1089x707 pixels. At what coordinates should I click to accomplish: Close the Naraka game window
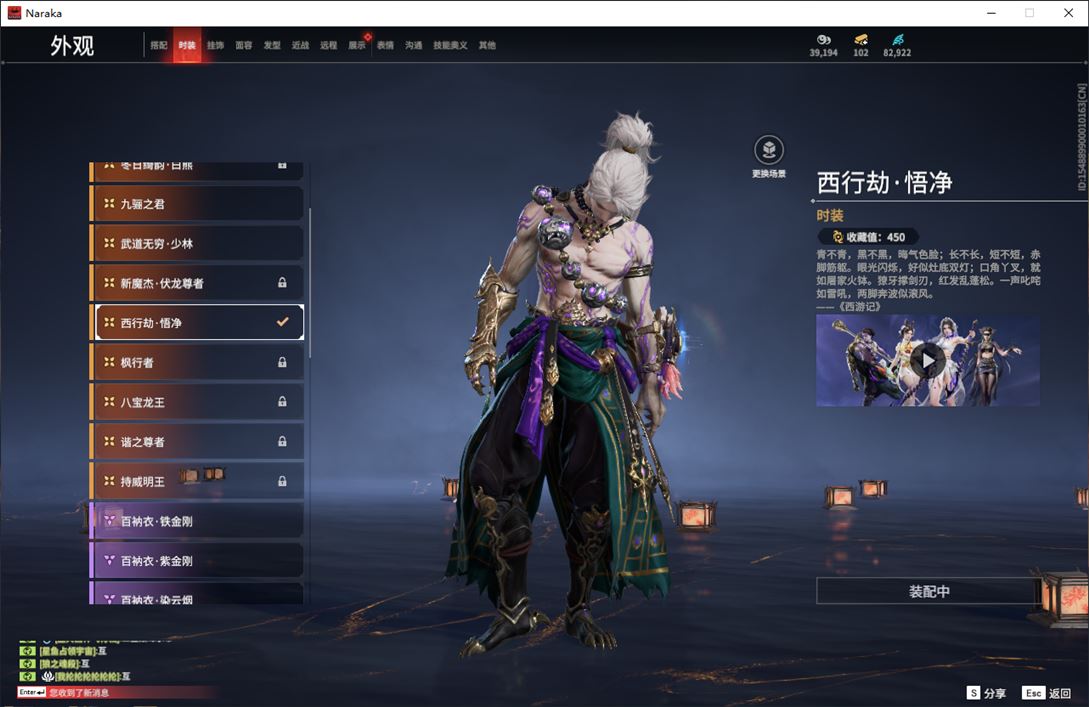1066,13
